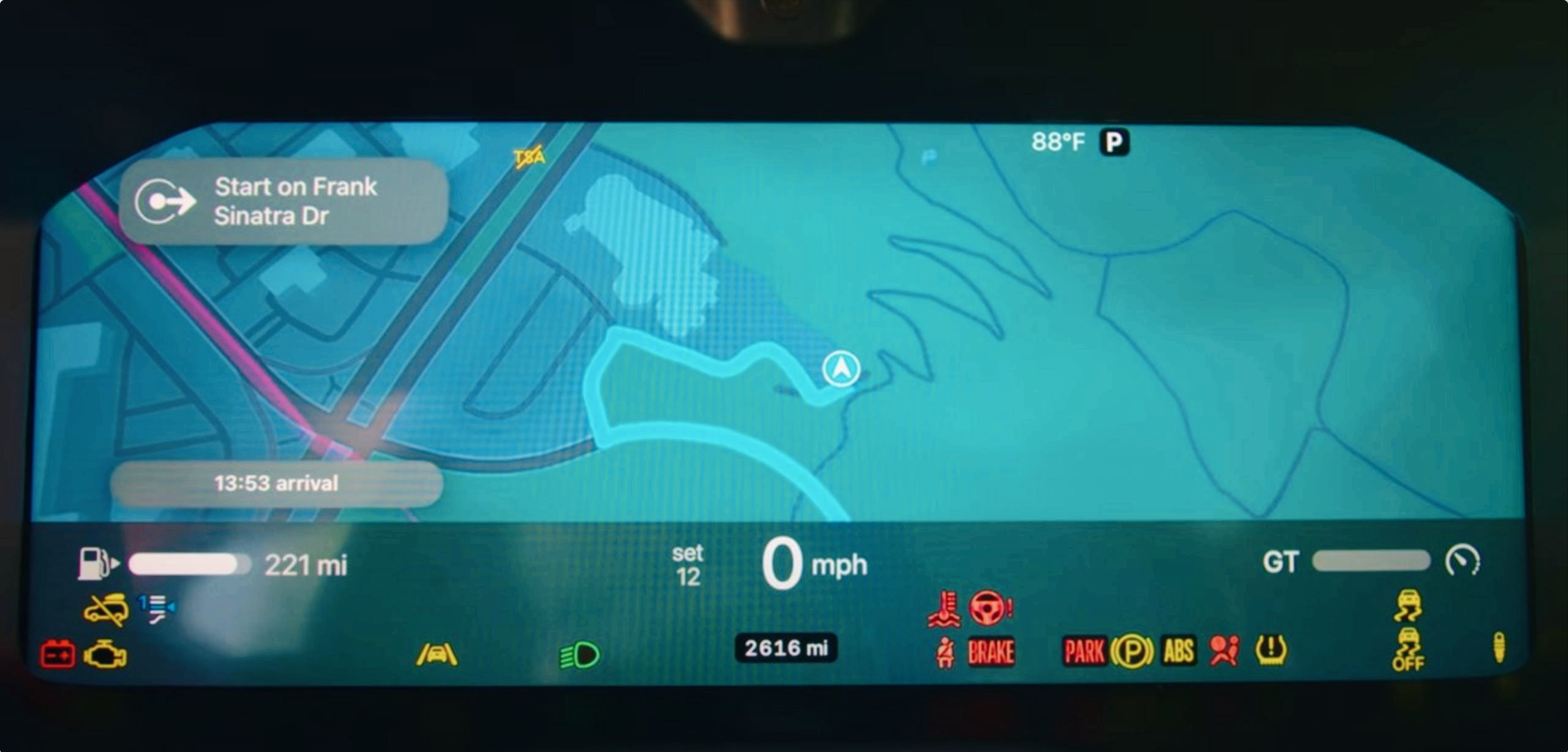Screen dimensions: 1568x752
Task: Toggle the lane keep assist indicator
Action: click(437, 655)
